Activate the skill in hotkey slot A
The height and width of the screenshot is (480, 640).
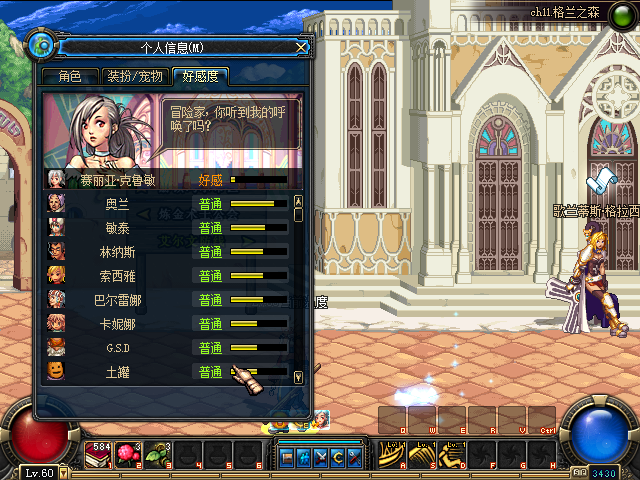[x=391, y=455]
